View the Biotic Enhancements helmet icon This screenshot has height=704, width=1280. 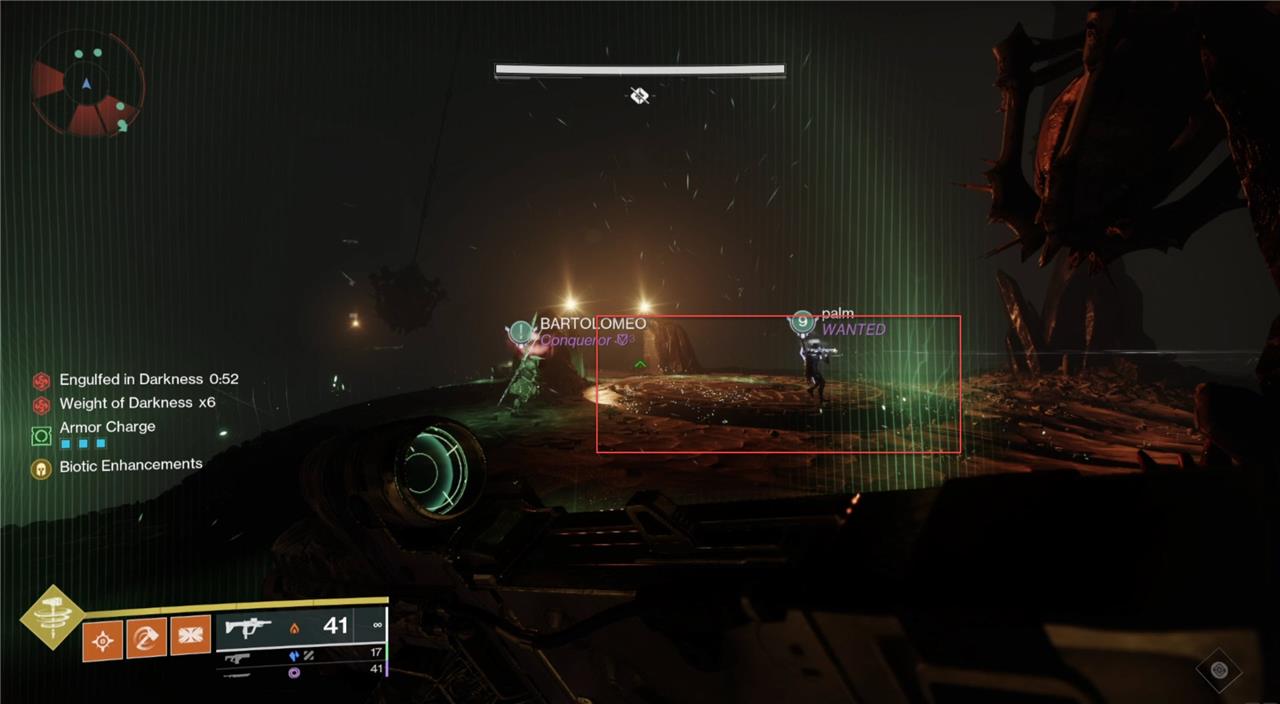(x=41, y=467)
